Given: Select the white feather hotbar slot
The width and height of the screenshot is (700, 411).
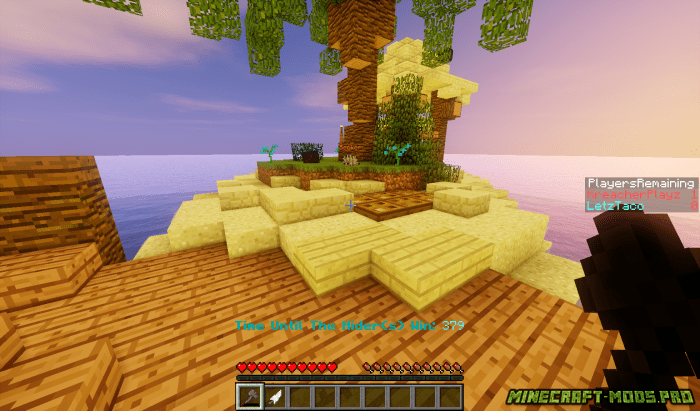Looking at the screenshot, I should coord(273,396).
